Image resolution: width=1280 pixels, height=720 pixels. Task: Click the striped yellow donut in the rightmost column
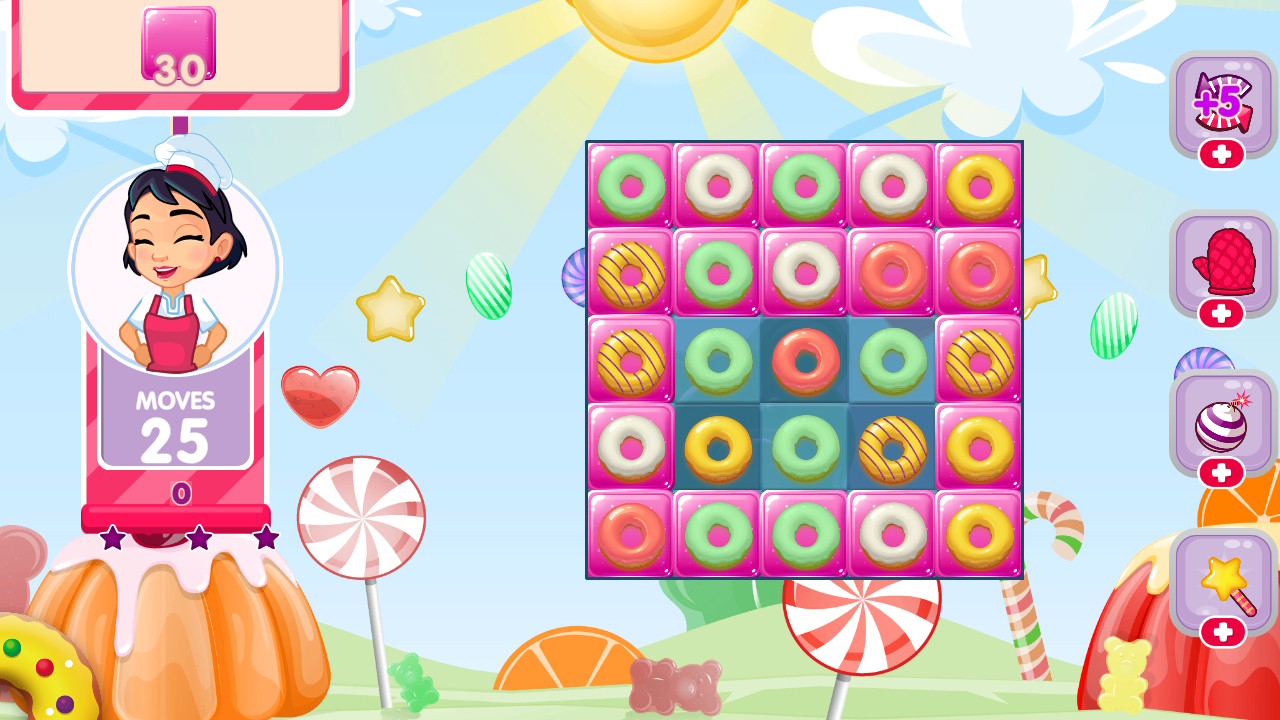point(978,357)
